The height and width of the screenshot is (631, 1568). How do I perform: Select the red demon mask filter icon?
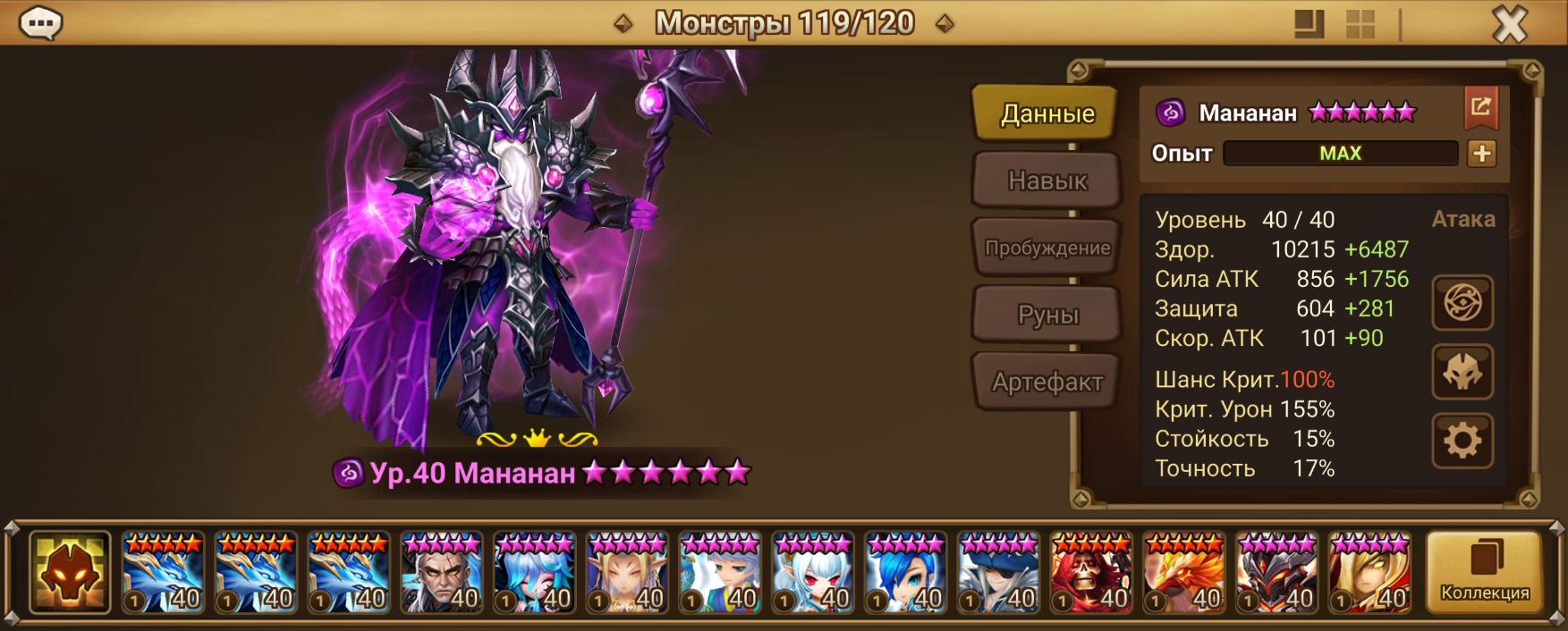click(70, 572)
